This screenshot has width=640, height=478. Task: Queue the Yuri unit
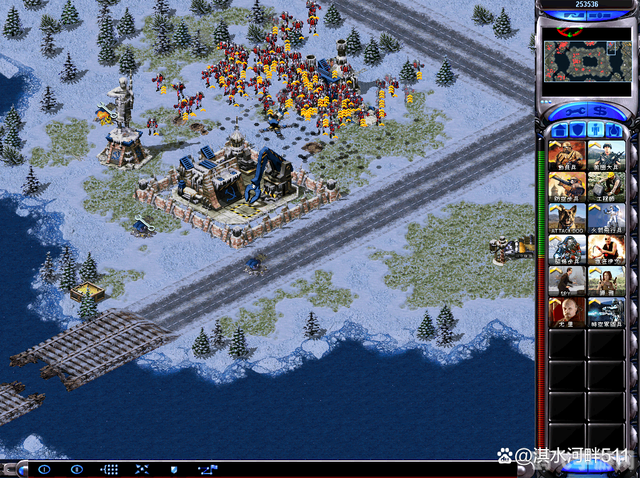[x=566, y=312]
